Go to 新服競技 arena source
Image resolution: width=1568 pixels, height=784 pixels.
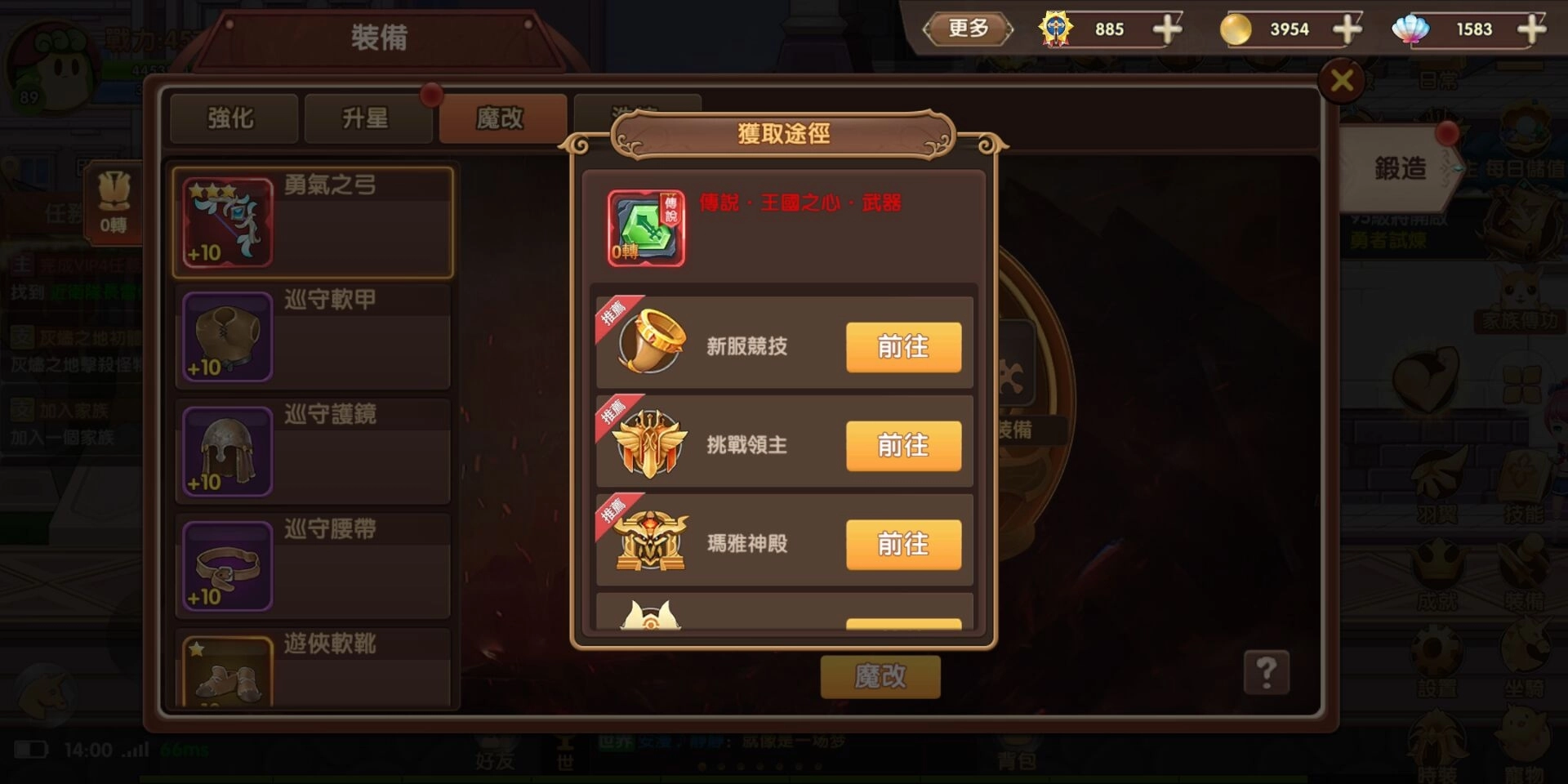(903, 347)
